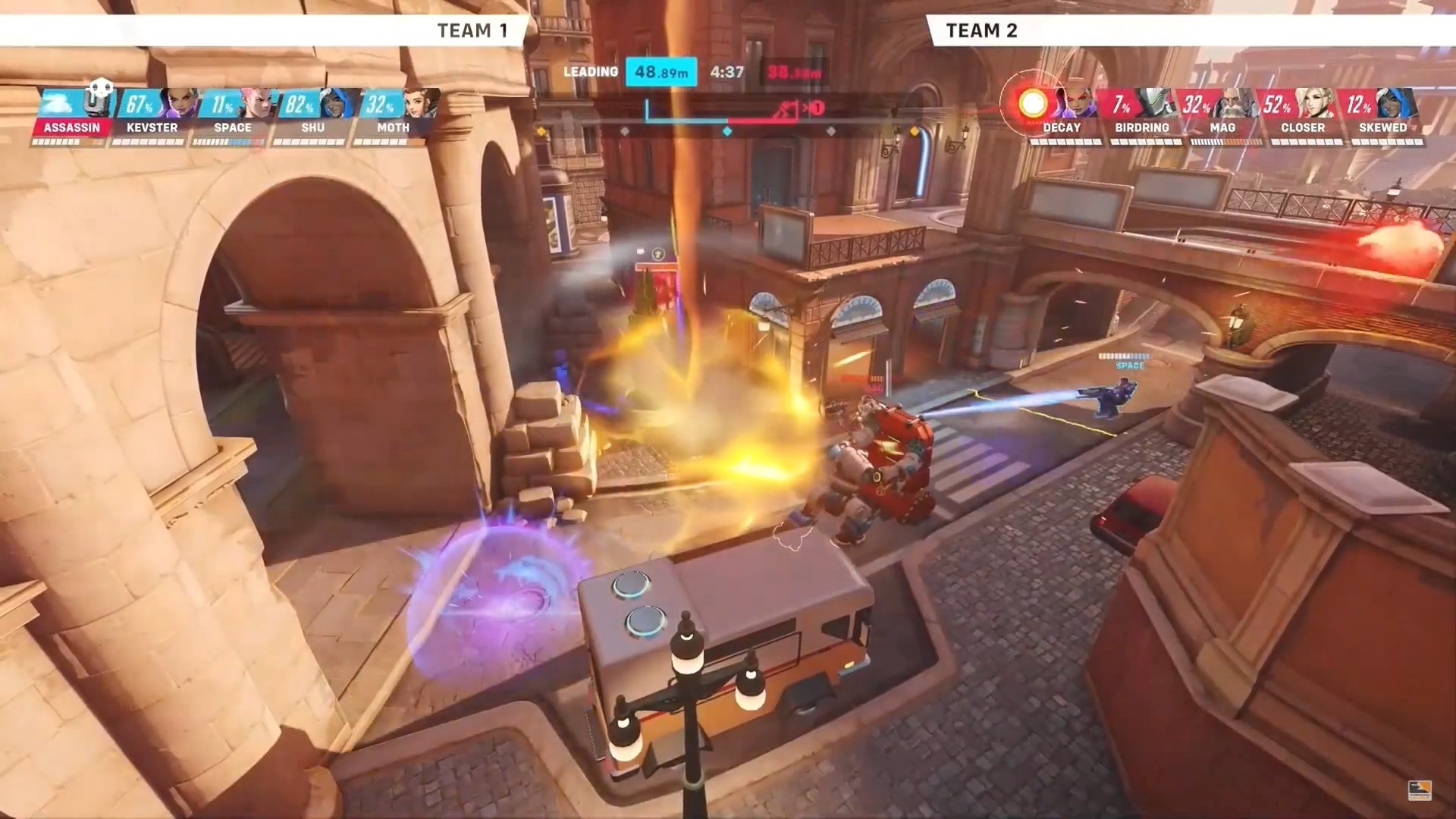Click the Overwatch League watermark logo
Screen dimensions: 1456x819
tap(1419, 790)
